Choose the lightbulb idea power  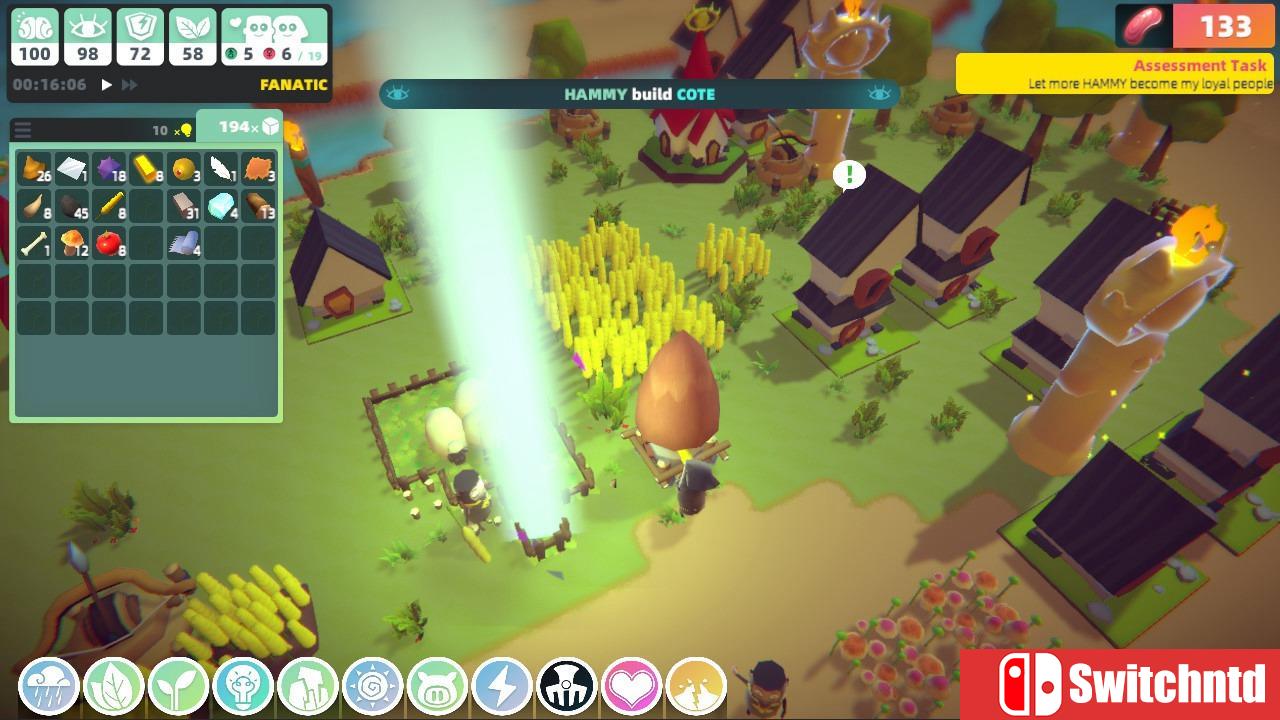point(242,687)
